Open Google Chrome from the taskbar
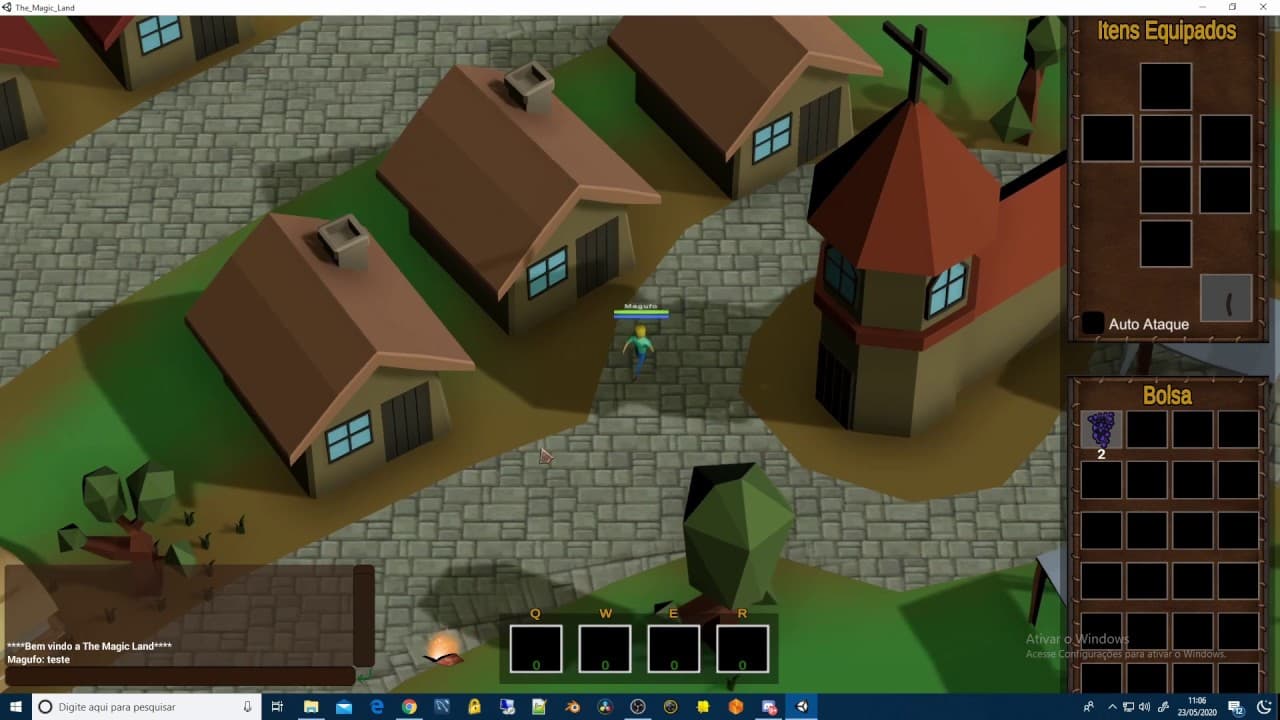This screenshot has height=720, width=1280. click(409, 706)
